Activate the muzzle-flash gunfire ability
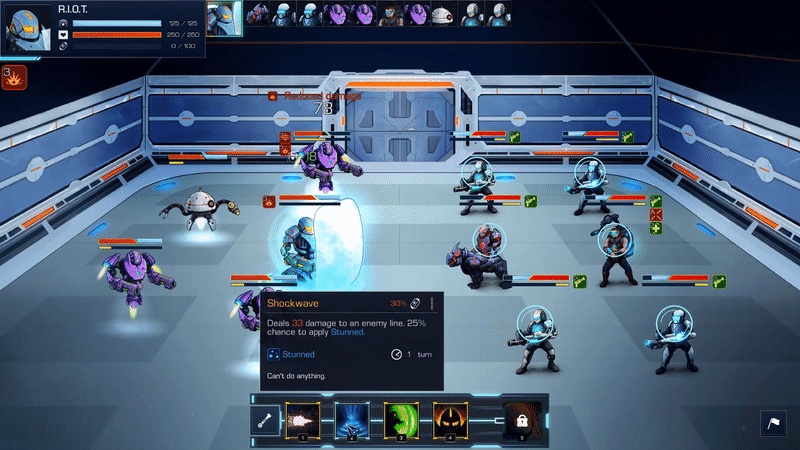 pos(301,420)
